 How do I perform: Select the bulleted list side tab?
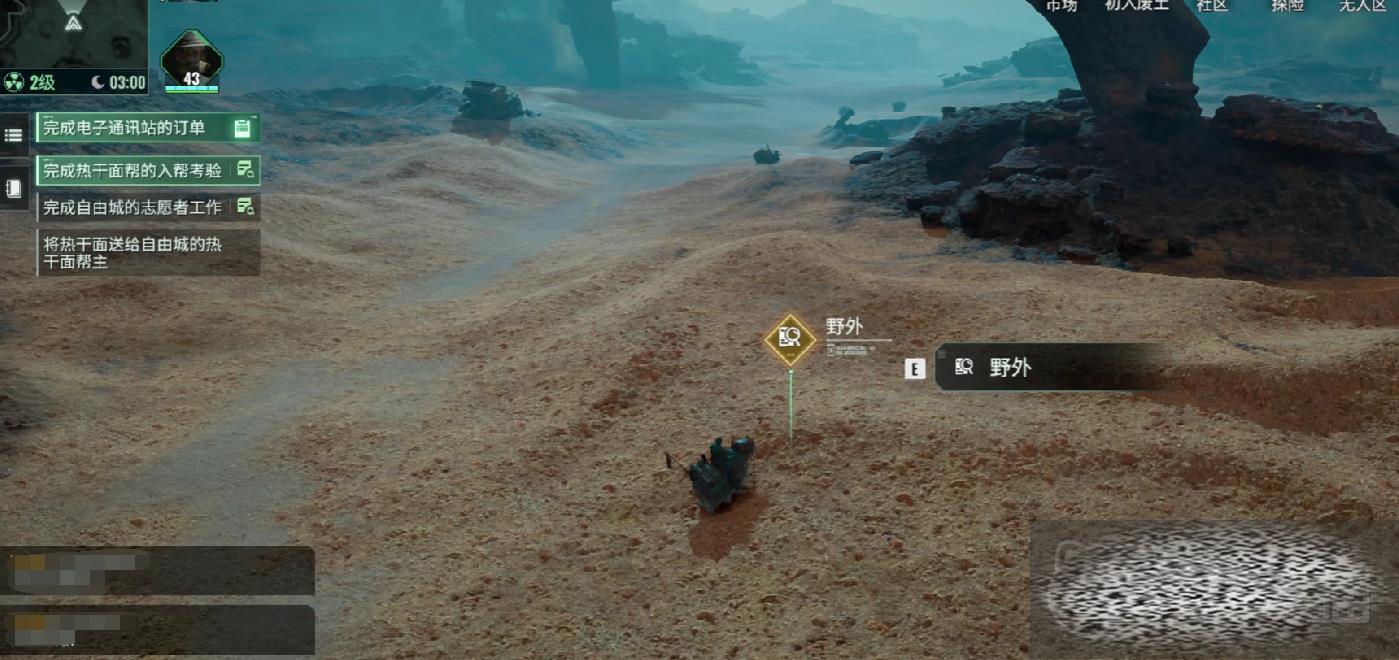[x=14, y=135]
